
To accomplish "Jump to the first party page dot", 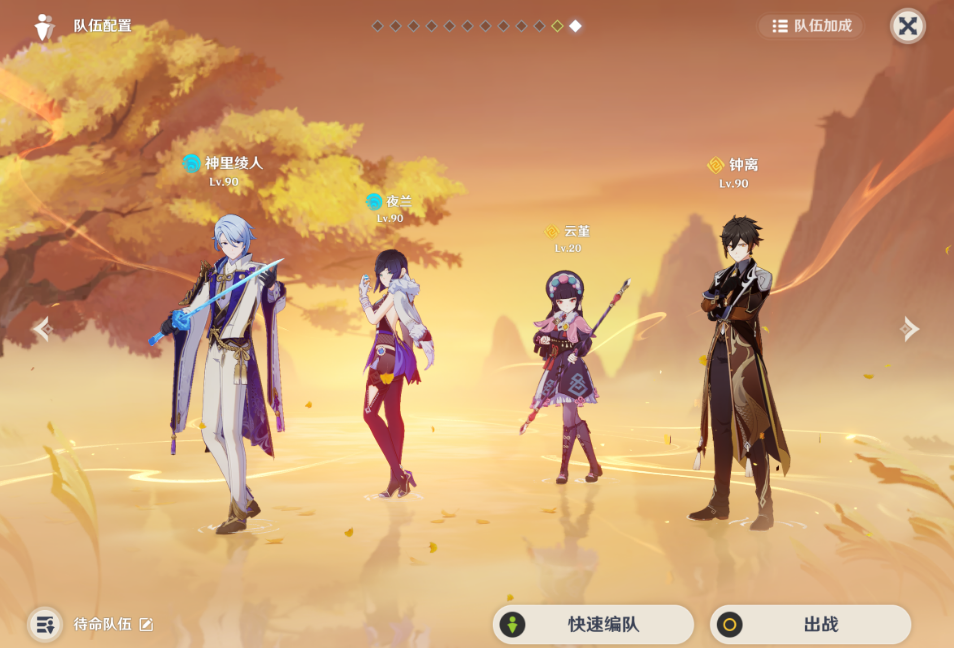I will click(x=377, y=26).
